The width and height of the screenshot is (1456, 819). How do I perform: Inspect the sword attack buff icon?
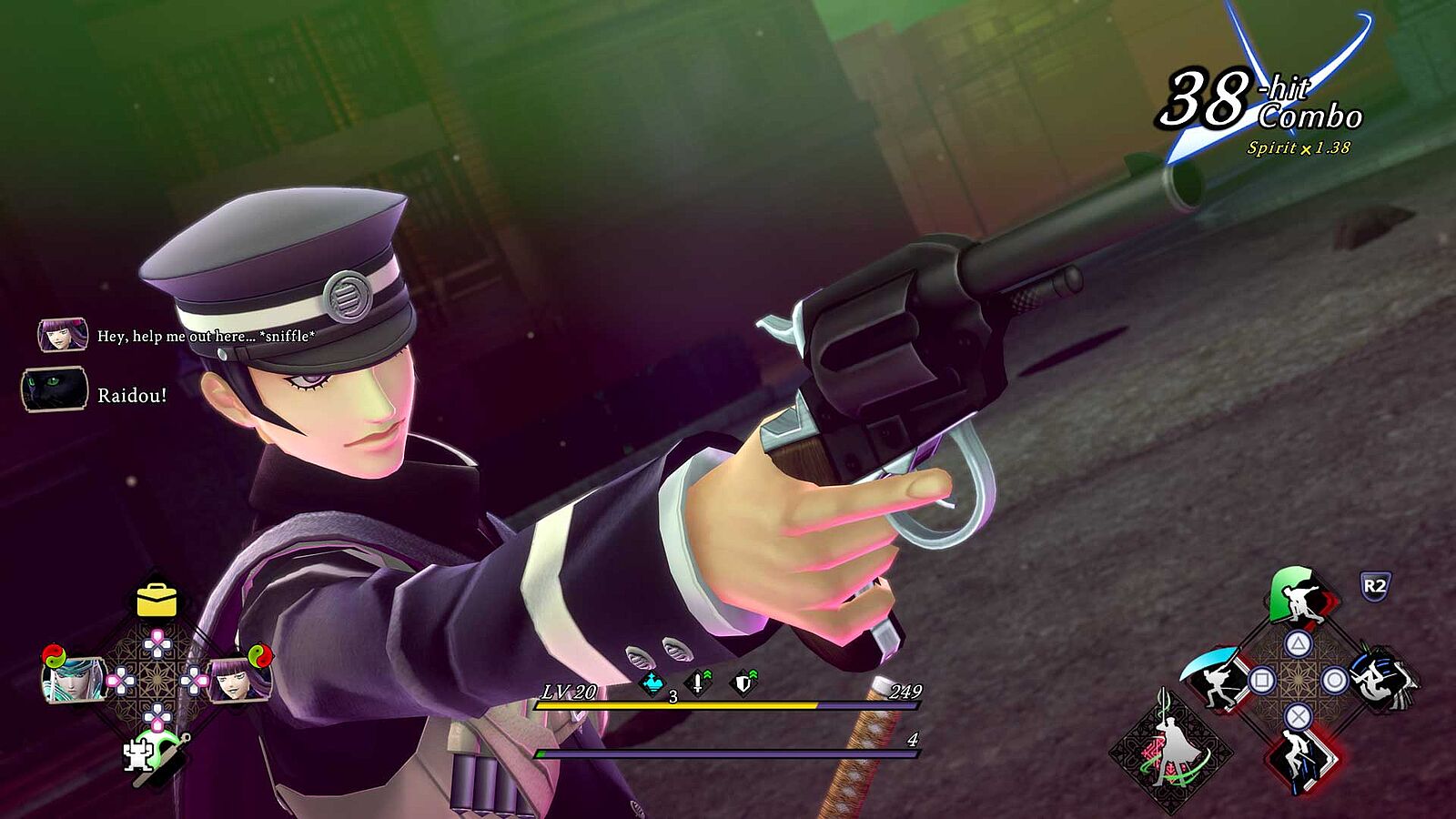(x=698, y=682)
